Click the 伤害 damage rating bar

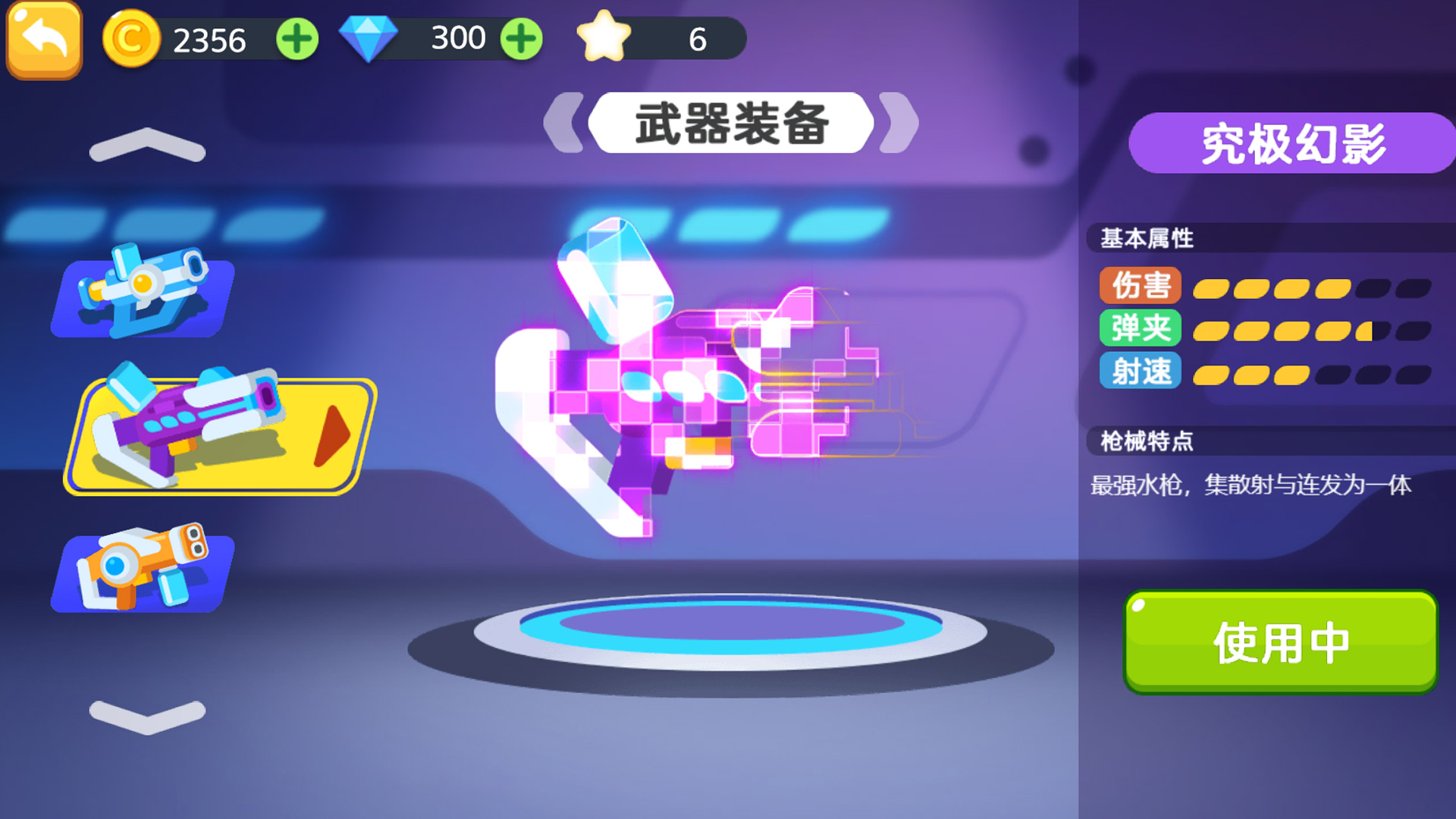(x=1304, y=286)
